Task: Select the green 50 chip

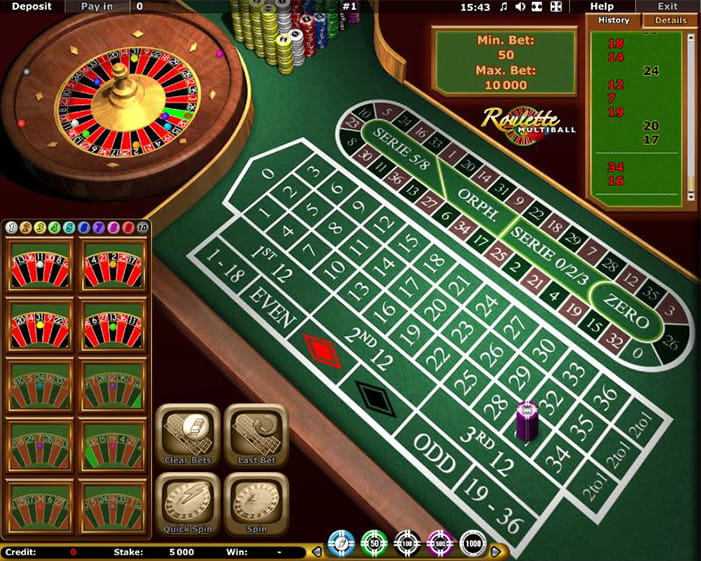Action: click(x=373, y=547)
